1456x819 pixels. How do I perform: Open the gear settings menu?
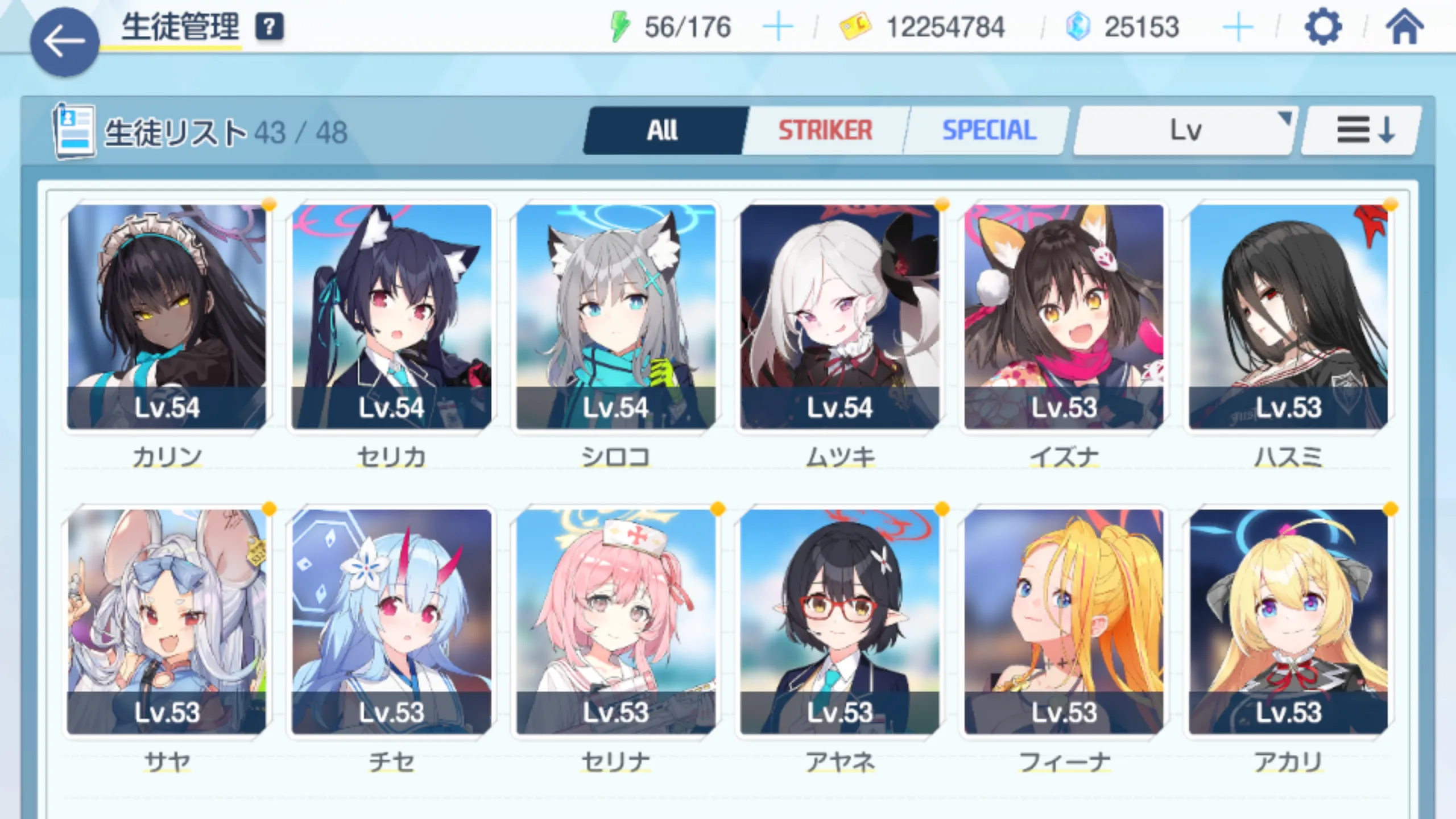(1323, 27)
